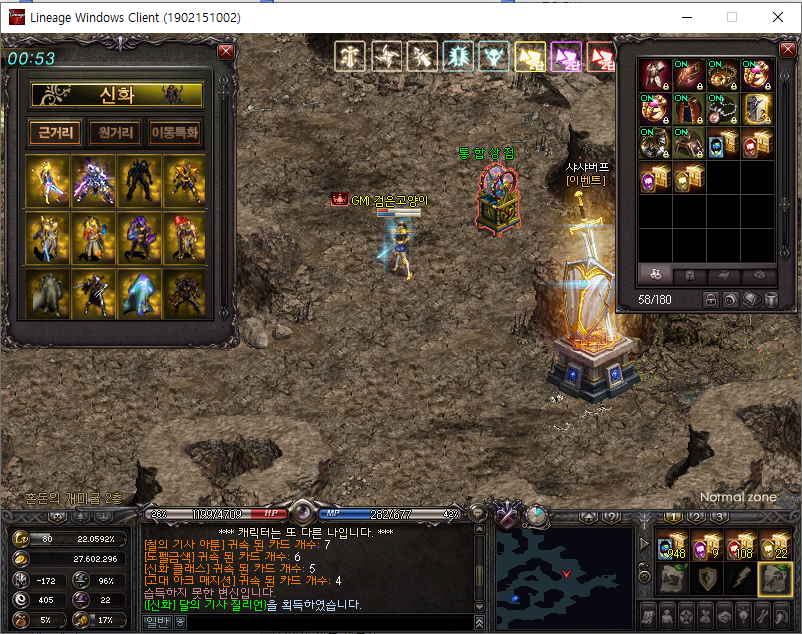Close the Lineage client window
The image size is (802, 634).
coord(778,17)
